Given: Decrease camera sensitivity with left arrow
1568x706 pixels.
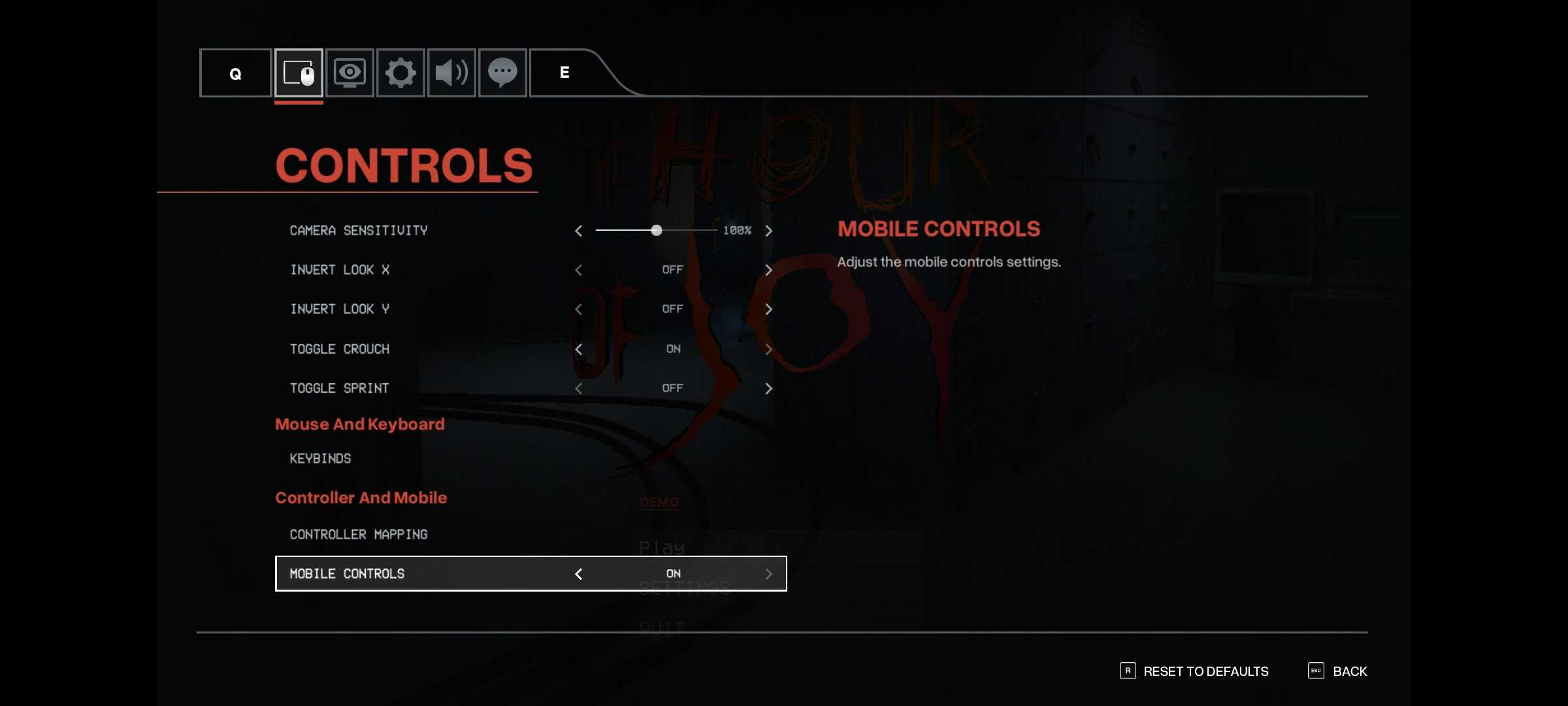Looking at the screenshot, I should (x=578, y=231).
